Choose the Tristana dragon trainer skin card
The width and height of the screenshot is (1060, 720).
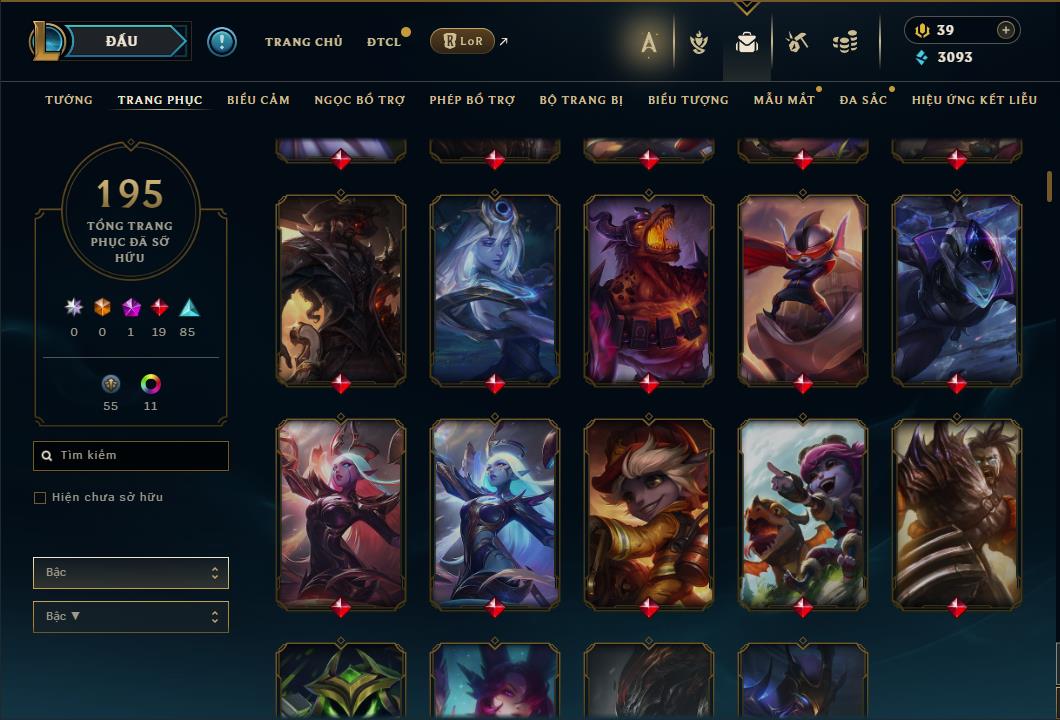point(803,514)
